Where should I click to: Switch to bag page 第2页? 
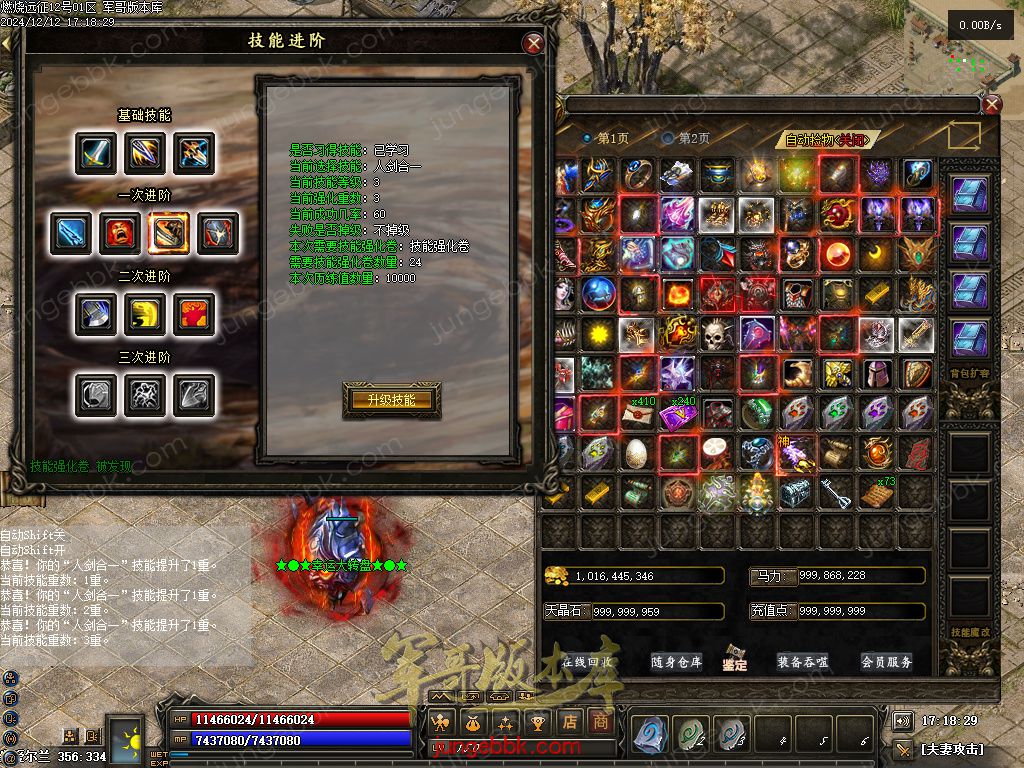point(687,139)
